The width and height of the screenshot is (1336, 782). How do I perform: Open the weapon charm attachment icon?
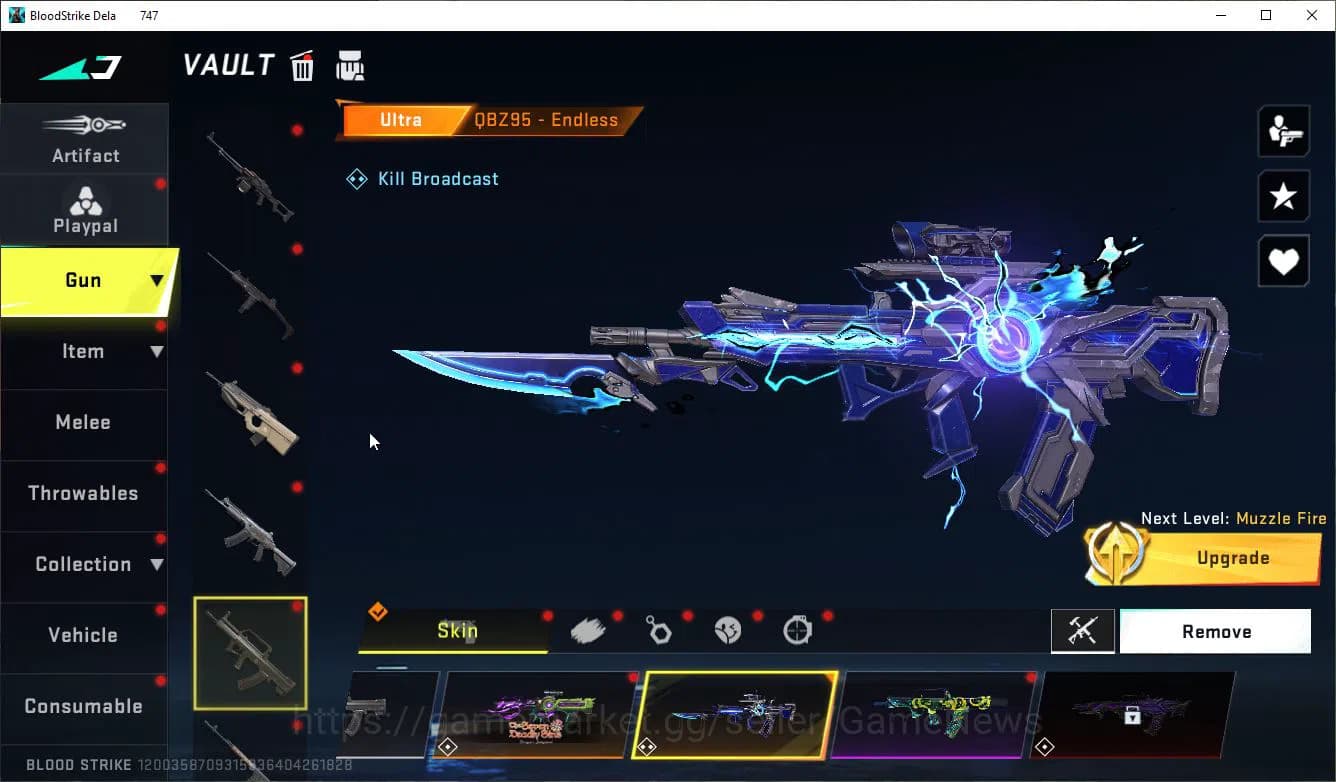(660, 629)
